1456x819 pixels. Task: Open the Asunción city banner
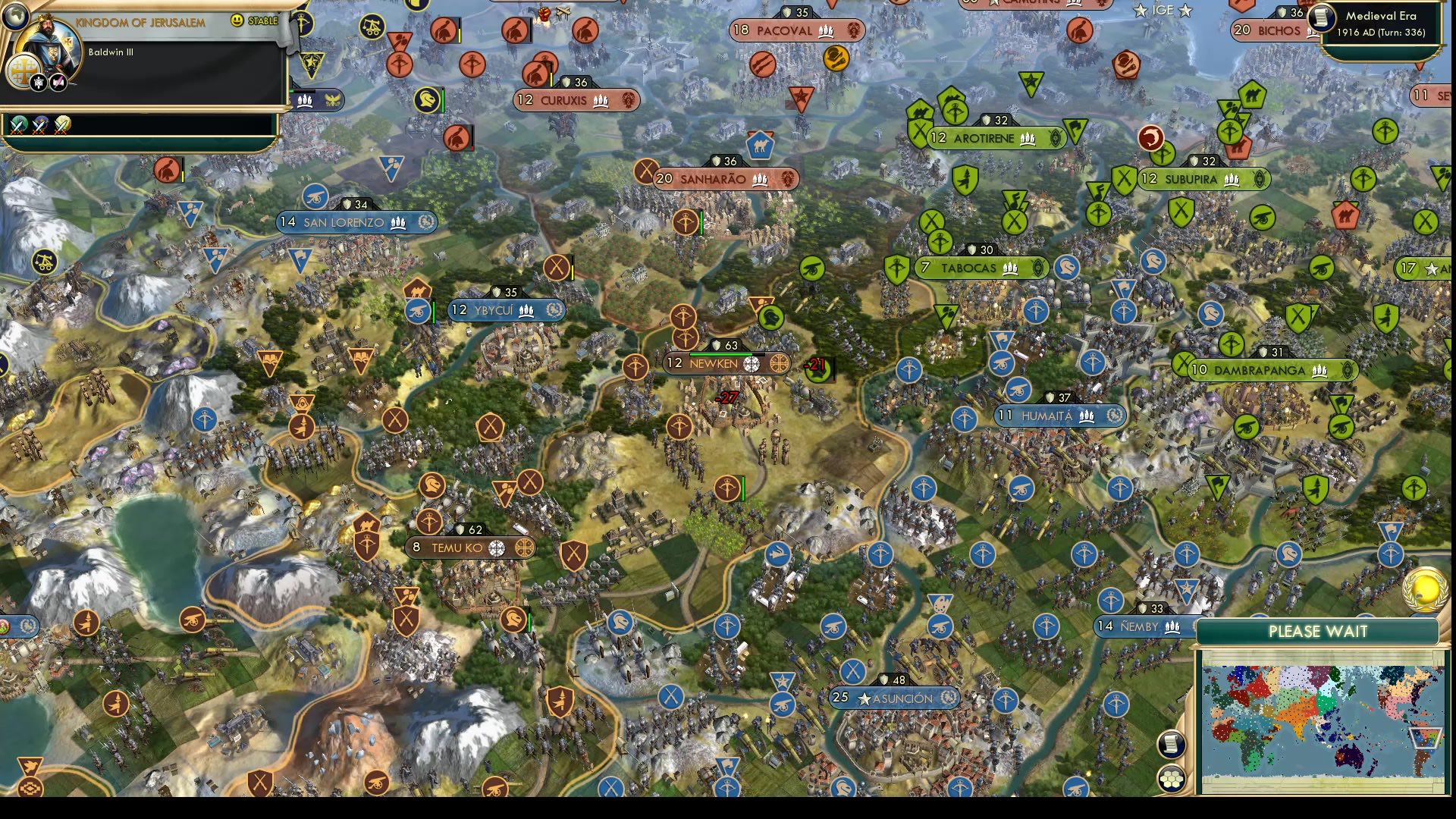[895, 698]
